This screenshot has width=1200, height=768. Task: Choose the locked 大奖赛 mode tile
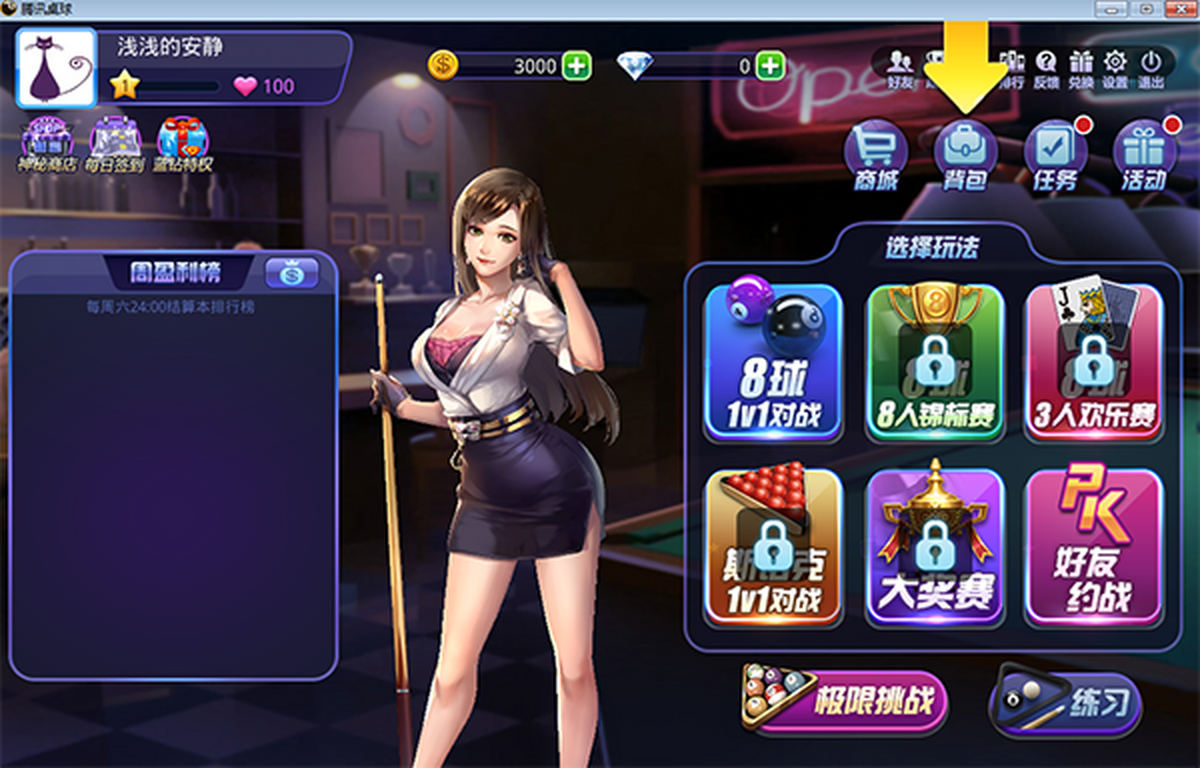pos(934,547)
